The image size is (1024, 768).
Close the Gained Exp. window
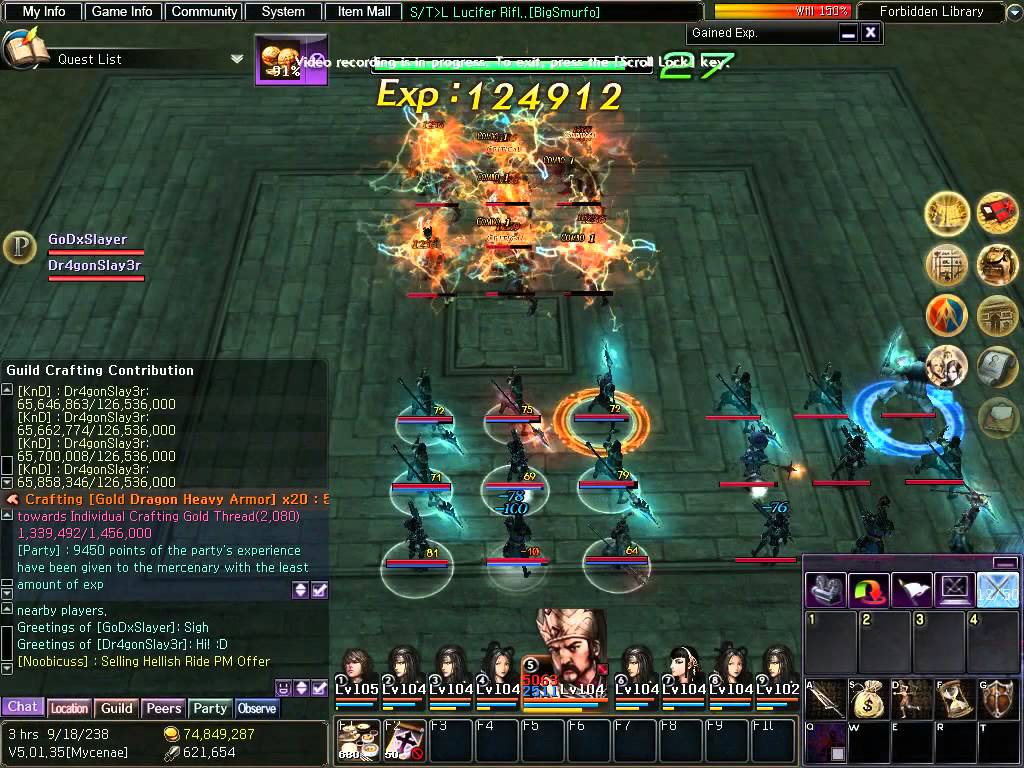pos(870,33)
